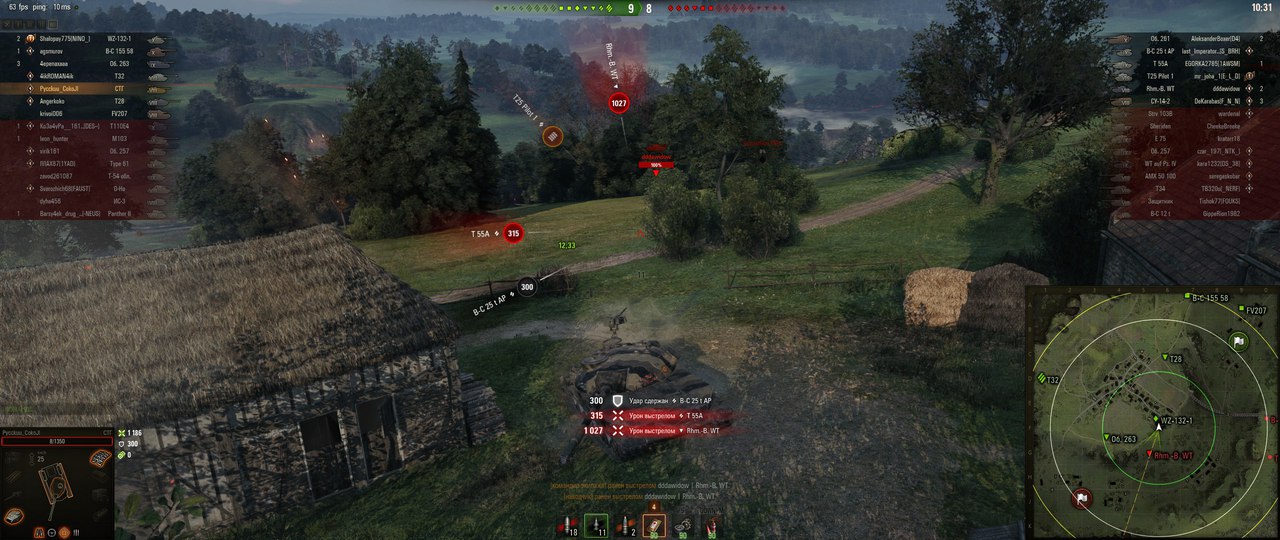The image size is (1280, 540).
Task: Click the minimap
Action: click(1152, 412)
